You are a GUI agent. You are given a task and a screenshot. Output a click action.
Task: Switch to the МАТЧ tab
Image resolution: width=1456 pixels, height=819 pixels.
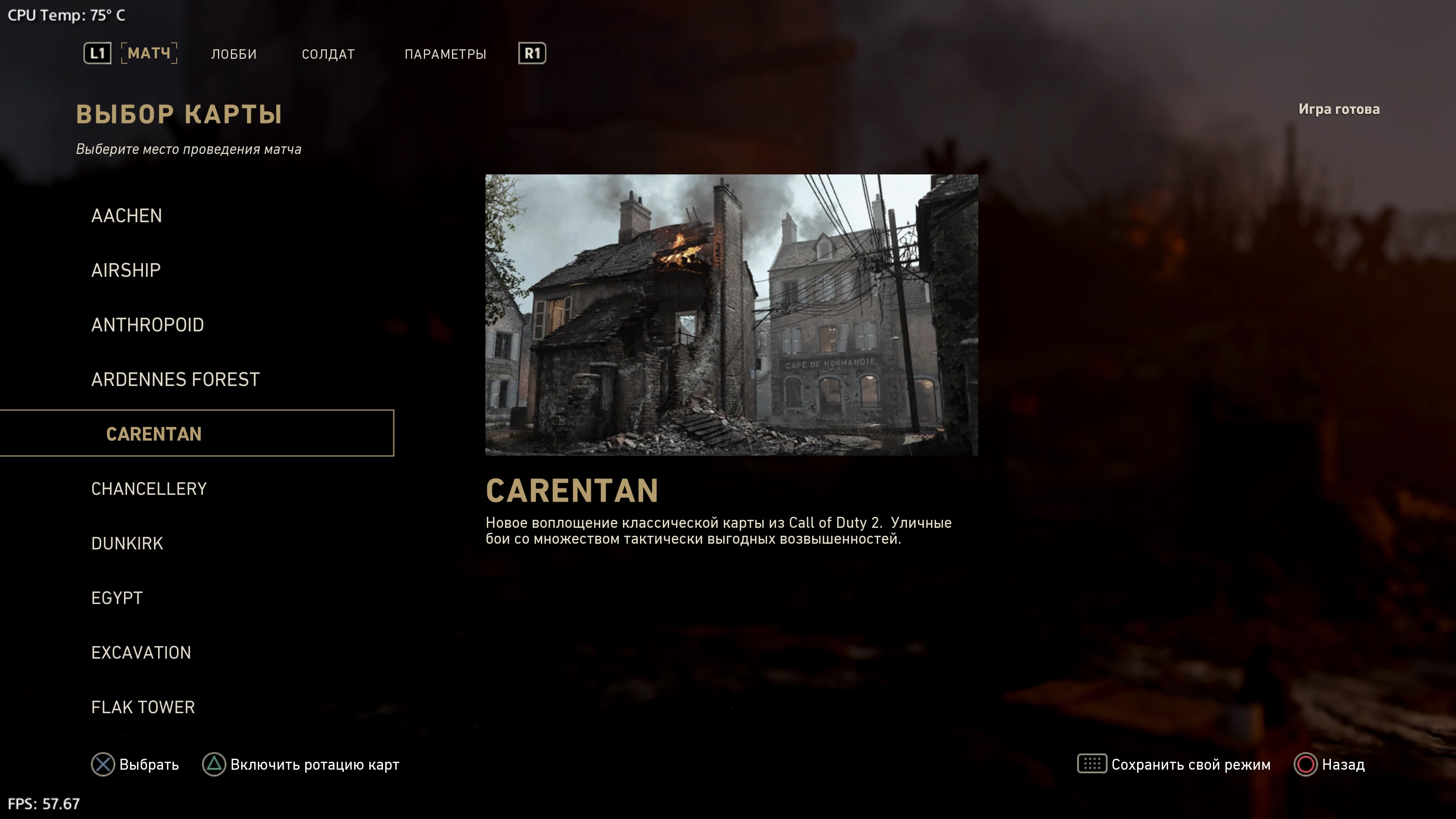point(149,54)
